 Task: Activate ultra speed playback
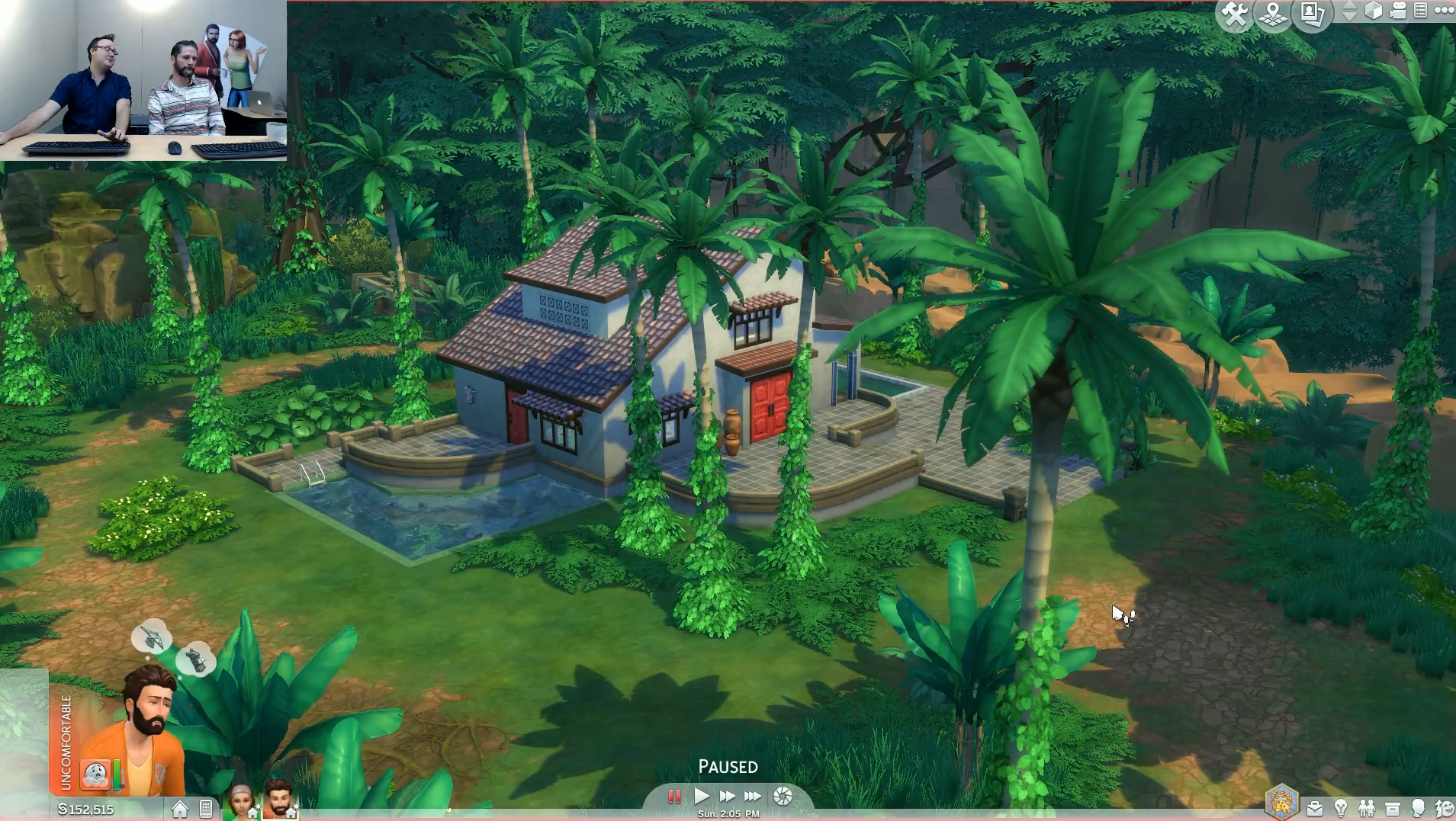(x=754, y=795)
